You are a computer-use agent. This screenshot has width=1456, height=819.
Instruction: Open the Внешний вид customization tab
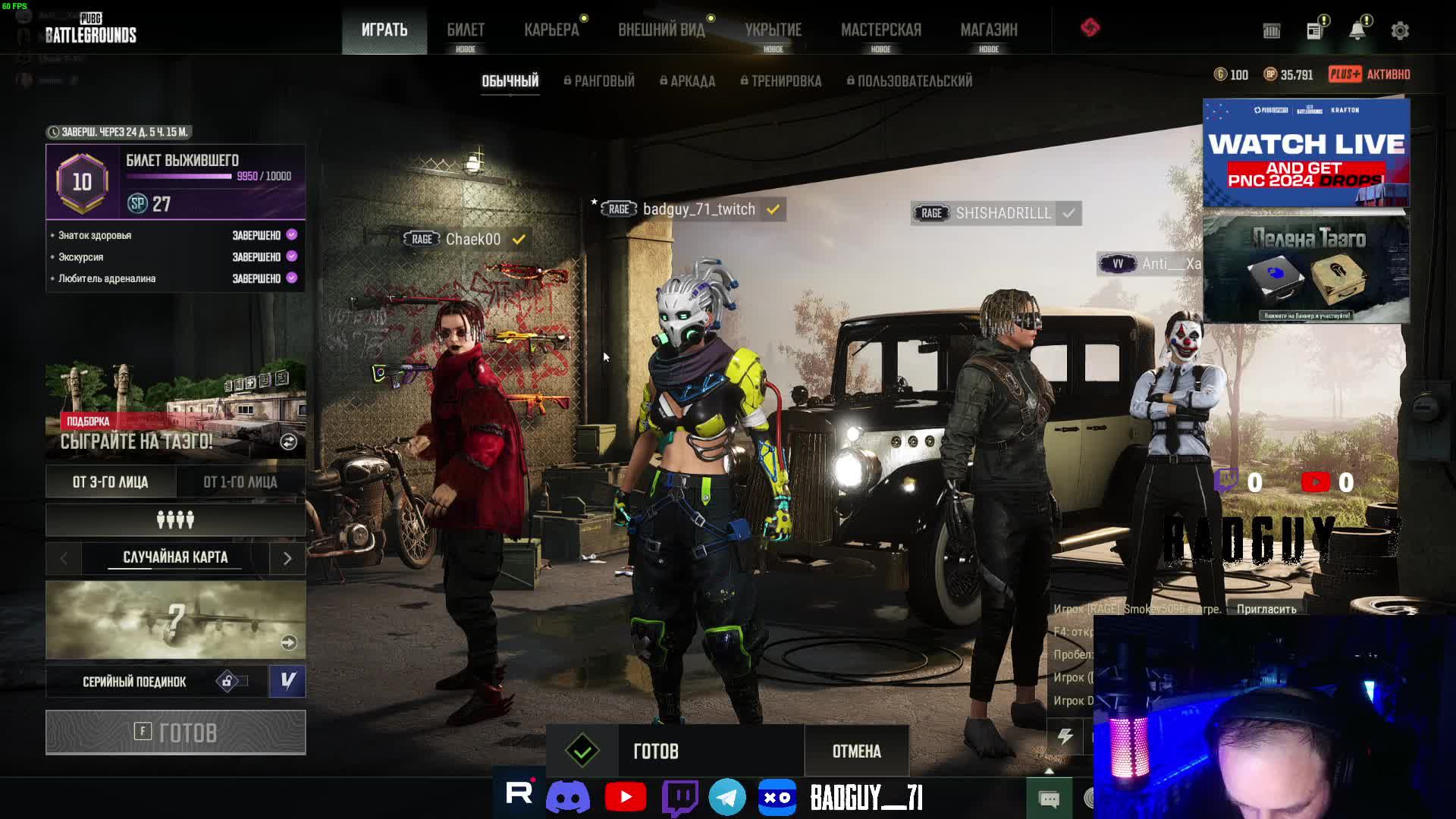[661, 30]
